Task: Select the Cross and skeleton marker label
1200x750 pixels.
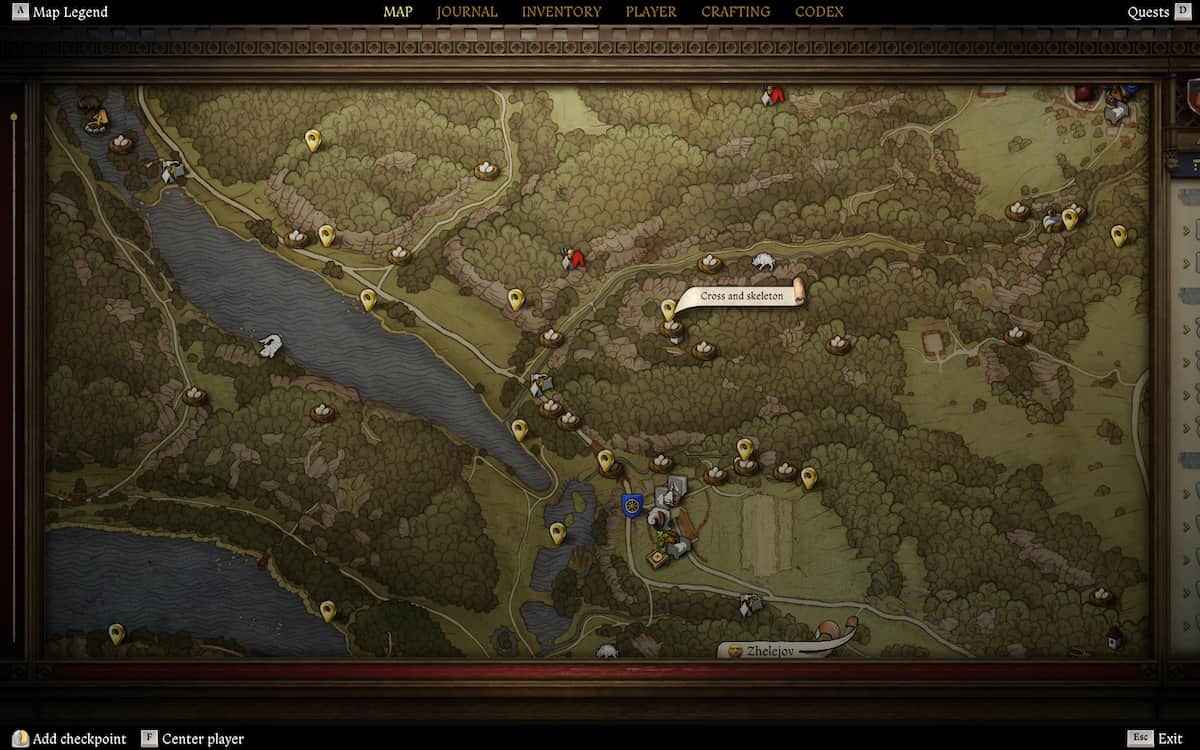Action: click(741, 296)
